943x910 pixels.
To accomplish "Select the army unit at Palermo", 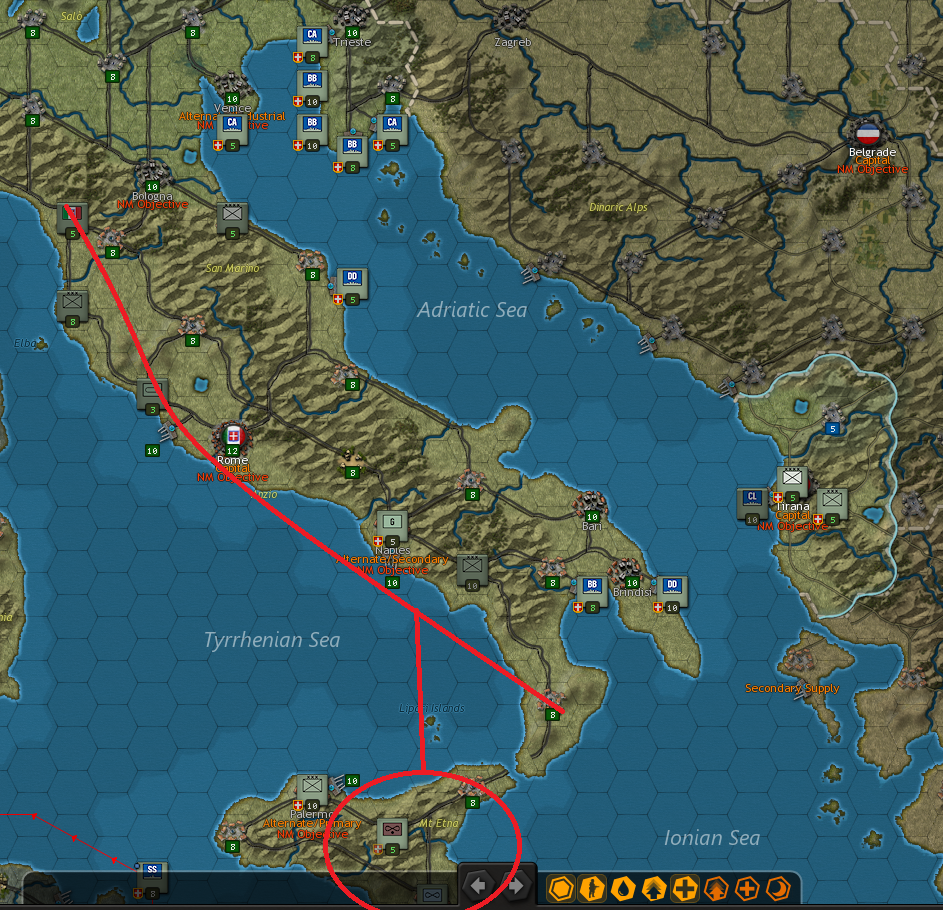I will tap(312, 787).
